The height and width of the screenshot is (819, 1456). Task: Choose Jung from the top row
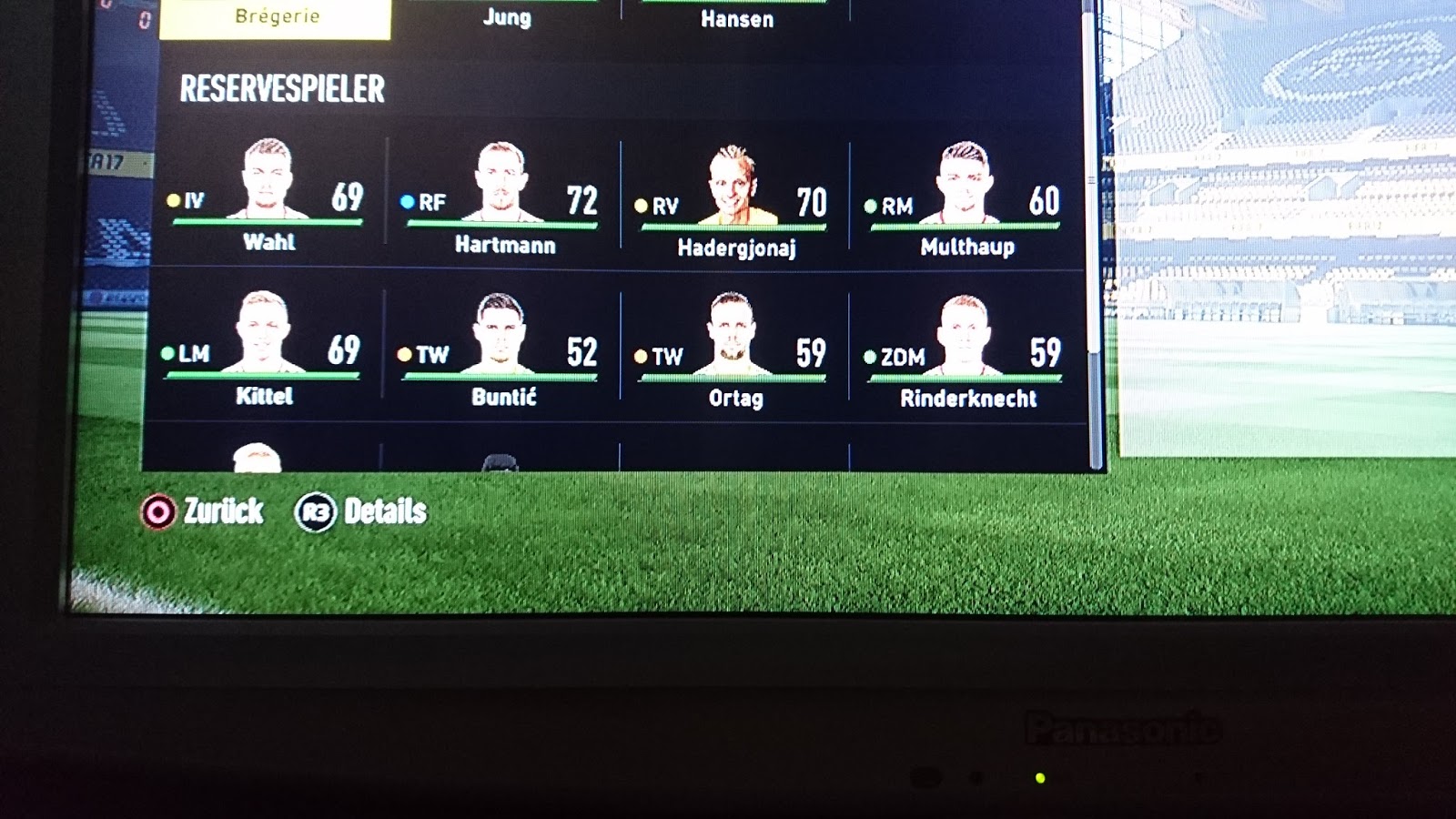coord(506,17)
